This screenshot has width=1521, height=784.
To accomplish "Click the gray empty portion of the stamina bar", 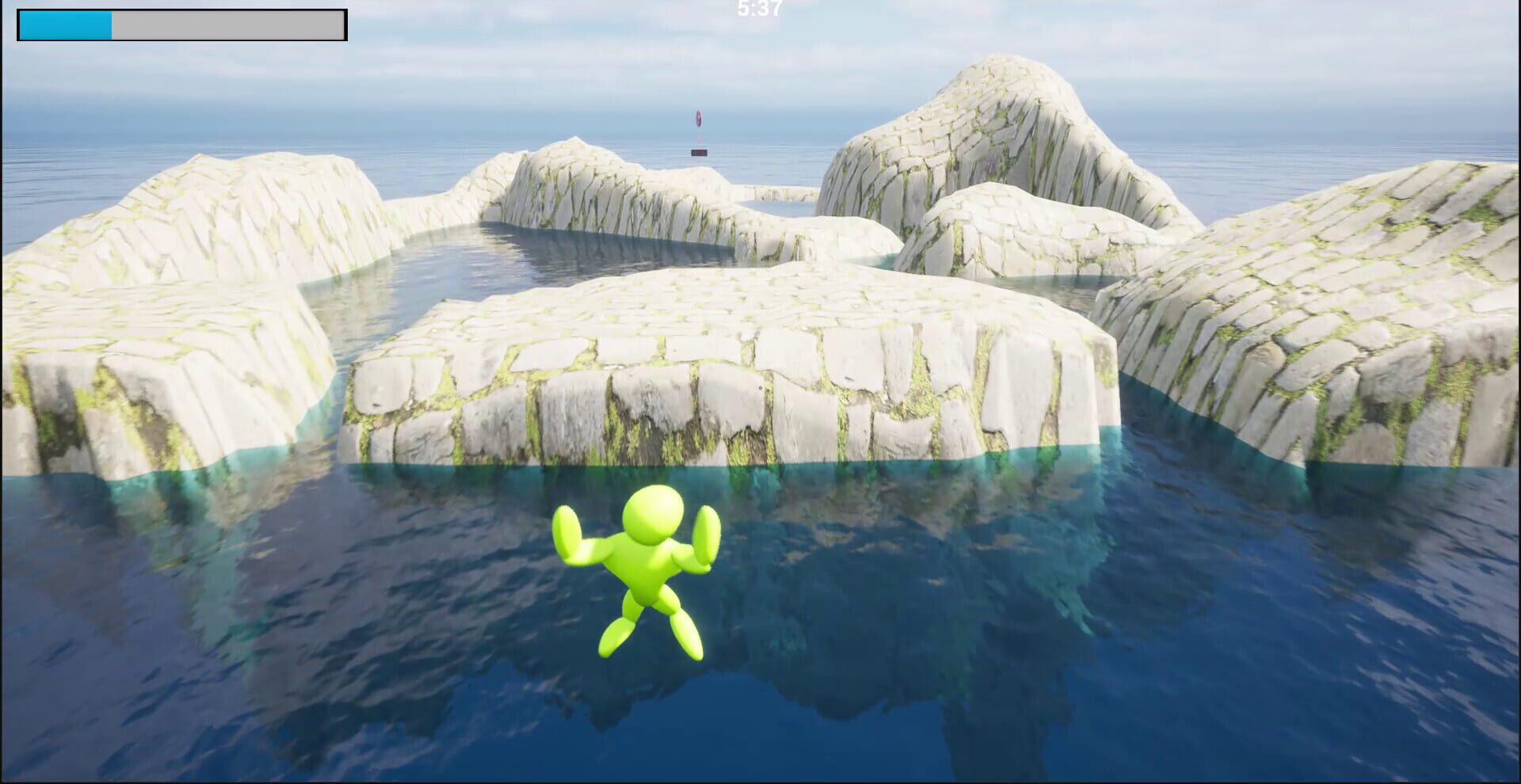I will pos(230,24).
